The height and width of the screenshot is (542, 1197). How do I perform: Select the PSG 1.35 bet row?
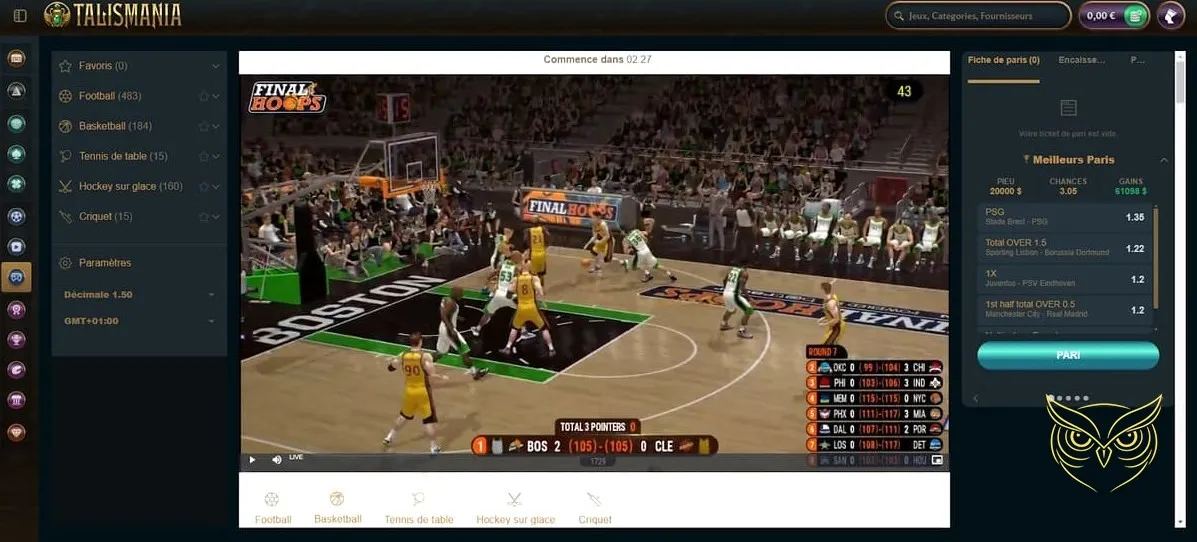click(1064, 217)
